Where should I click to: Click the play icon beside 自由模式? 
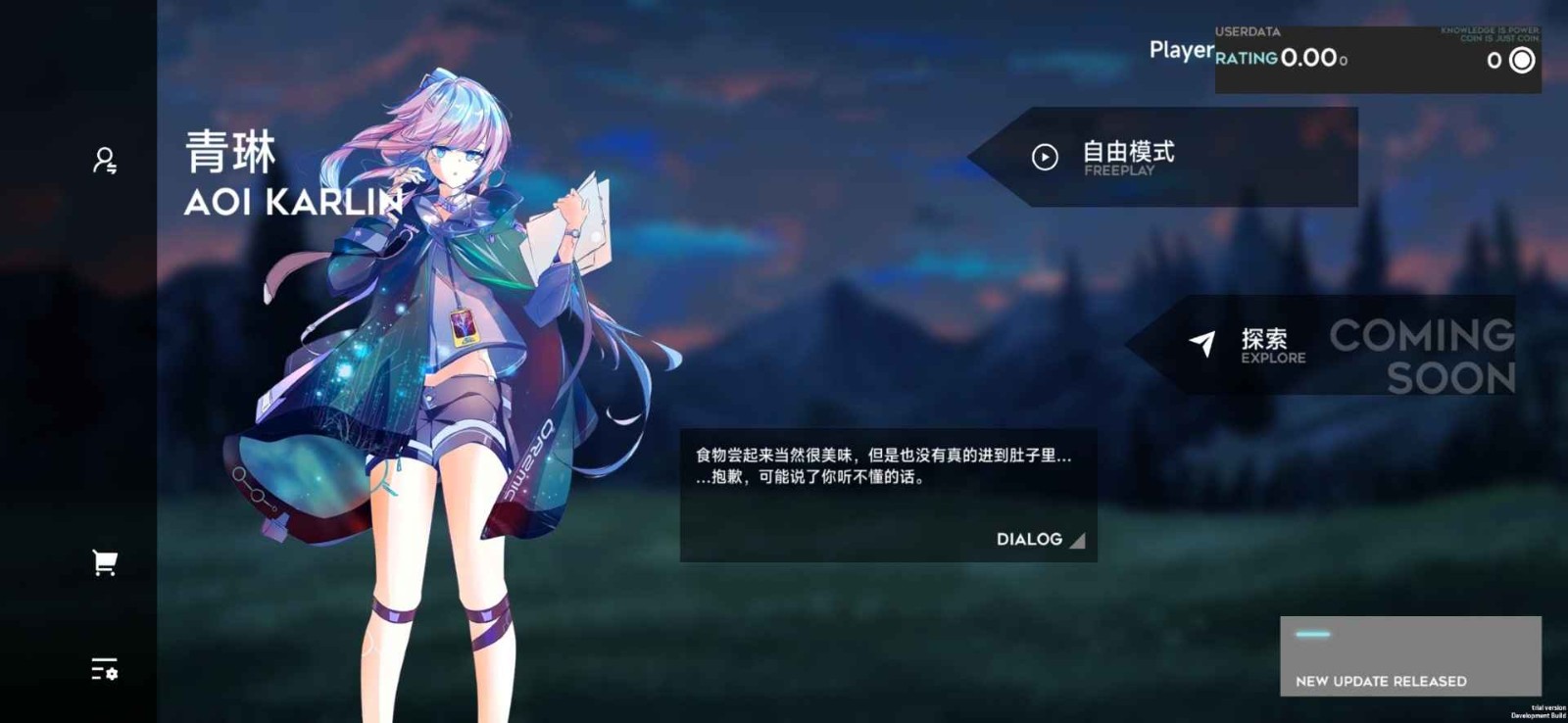click(1045, 156)
